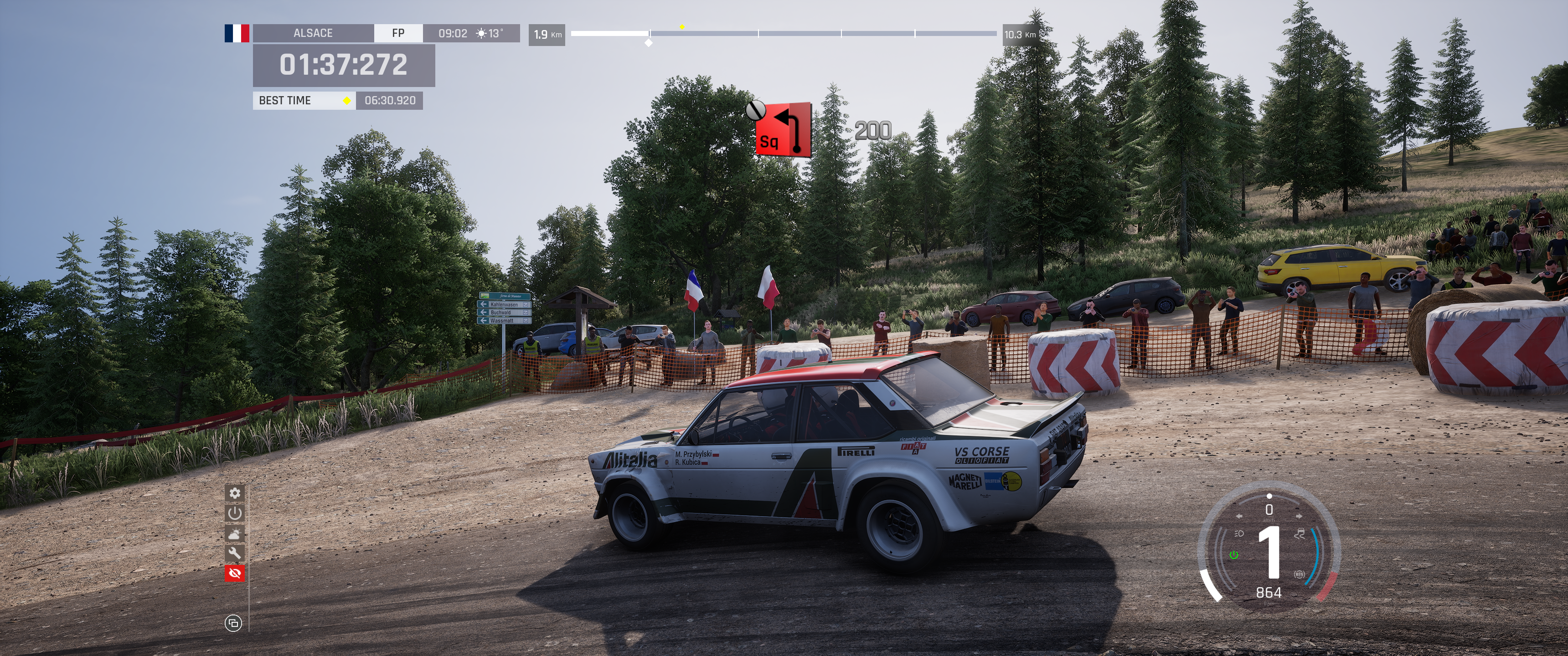Screen dimensions: 1568x656
Task: Toggle the red crossed-eye visibility button
Action: coord(235,573)
